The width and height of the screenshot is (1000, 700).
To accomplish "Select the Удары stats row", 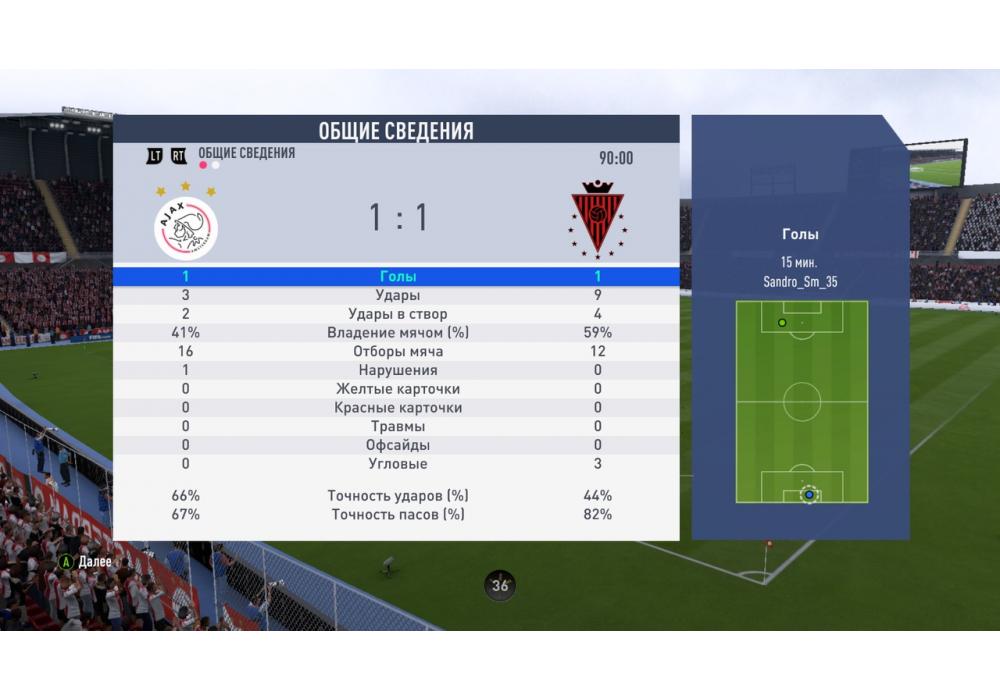I will [398, 295].
